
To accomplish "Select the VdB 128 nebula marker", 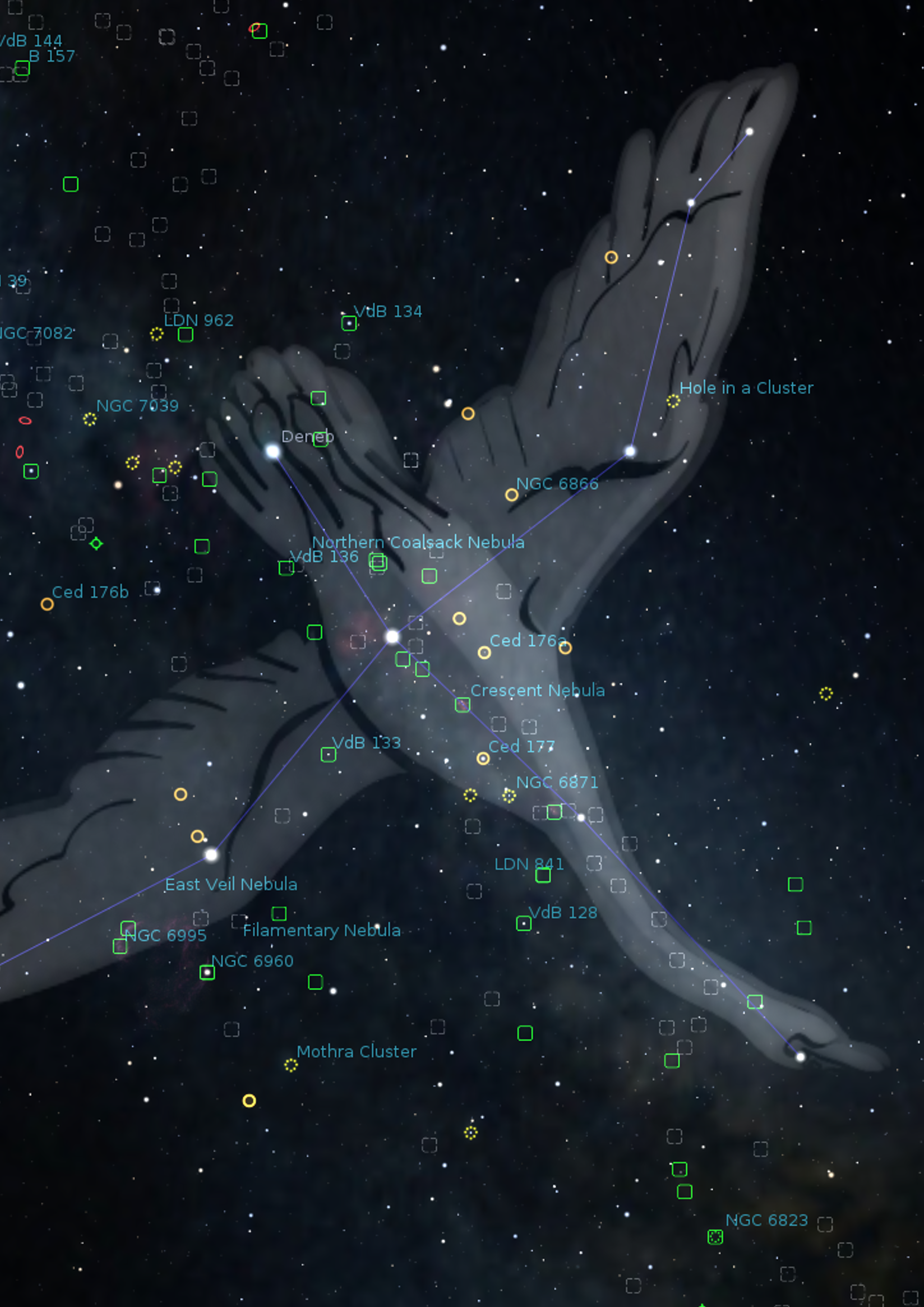I will (x=523, y=923).
